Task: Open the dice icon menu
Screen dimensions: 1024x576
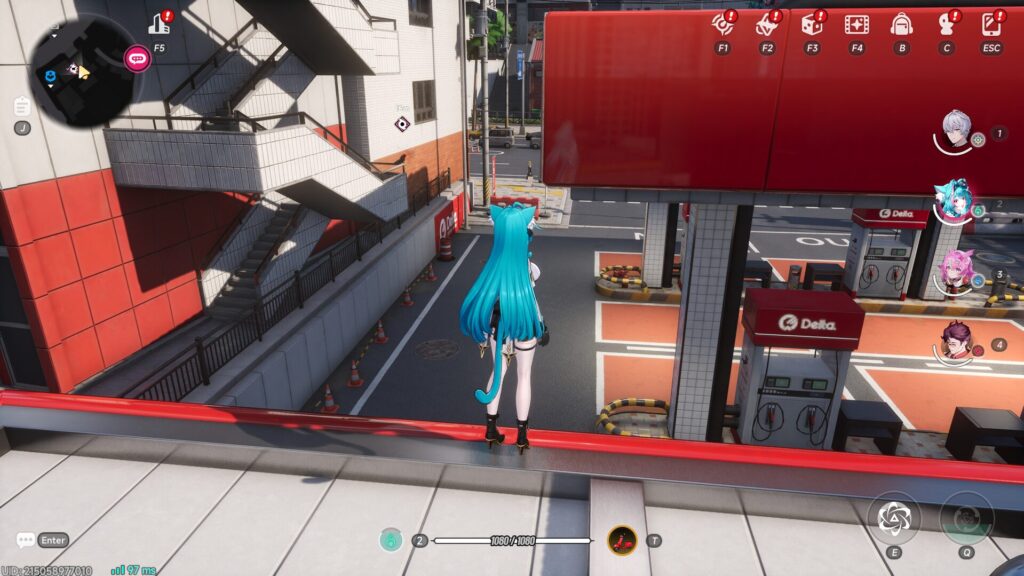Action: click(x=812, y=24)
